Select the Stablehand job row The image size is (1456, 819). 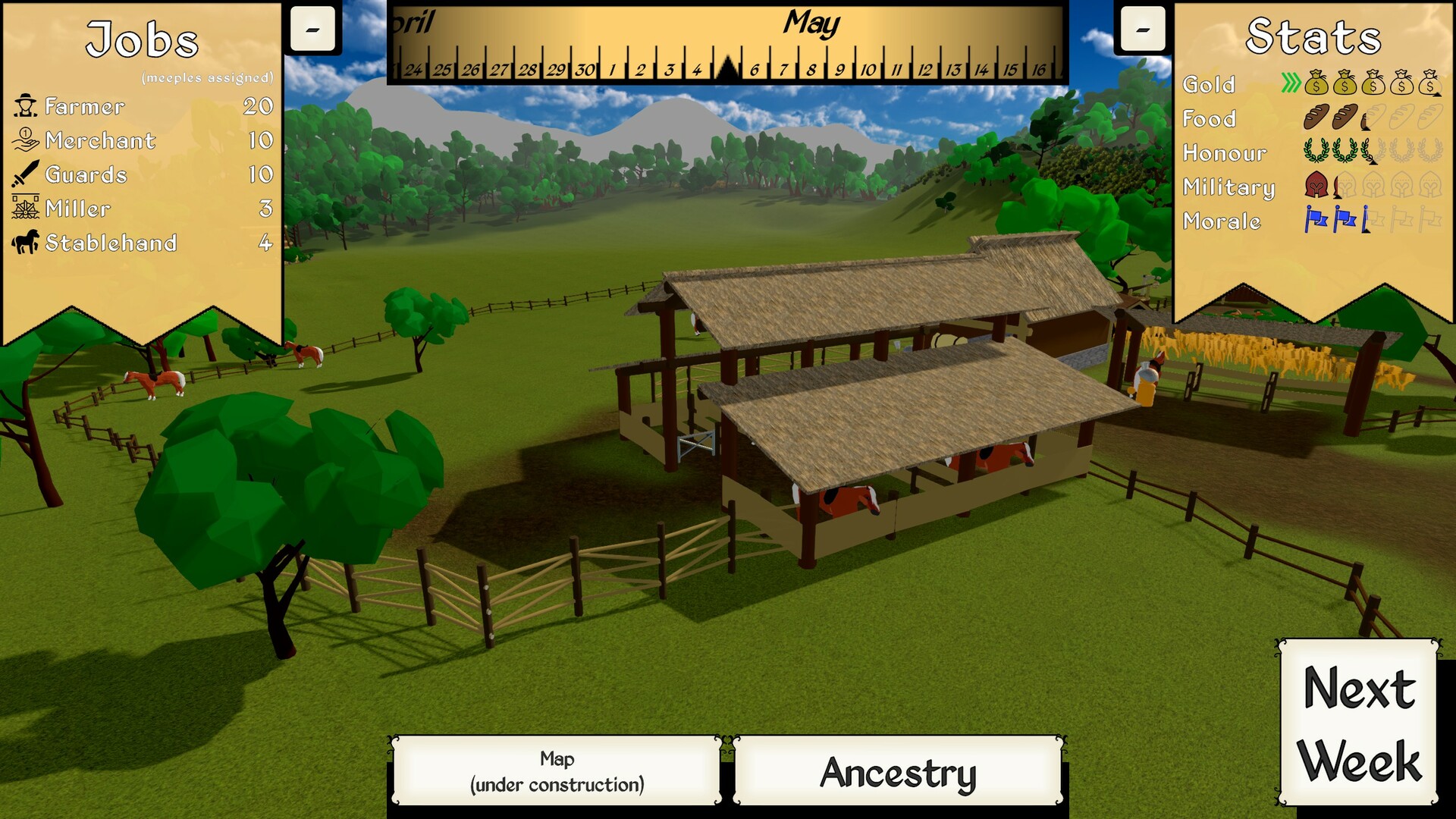(x=143, y=243)
